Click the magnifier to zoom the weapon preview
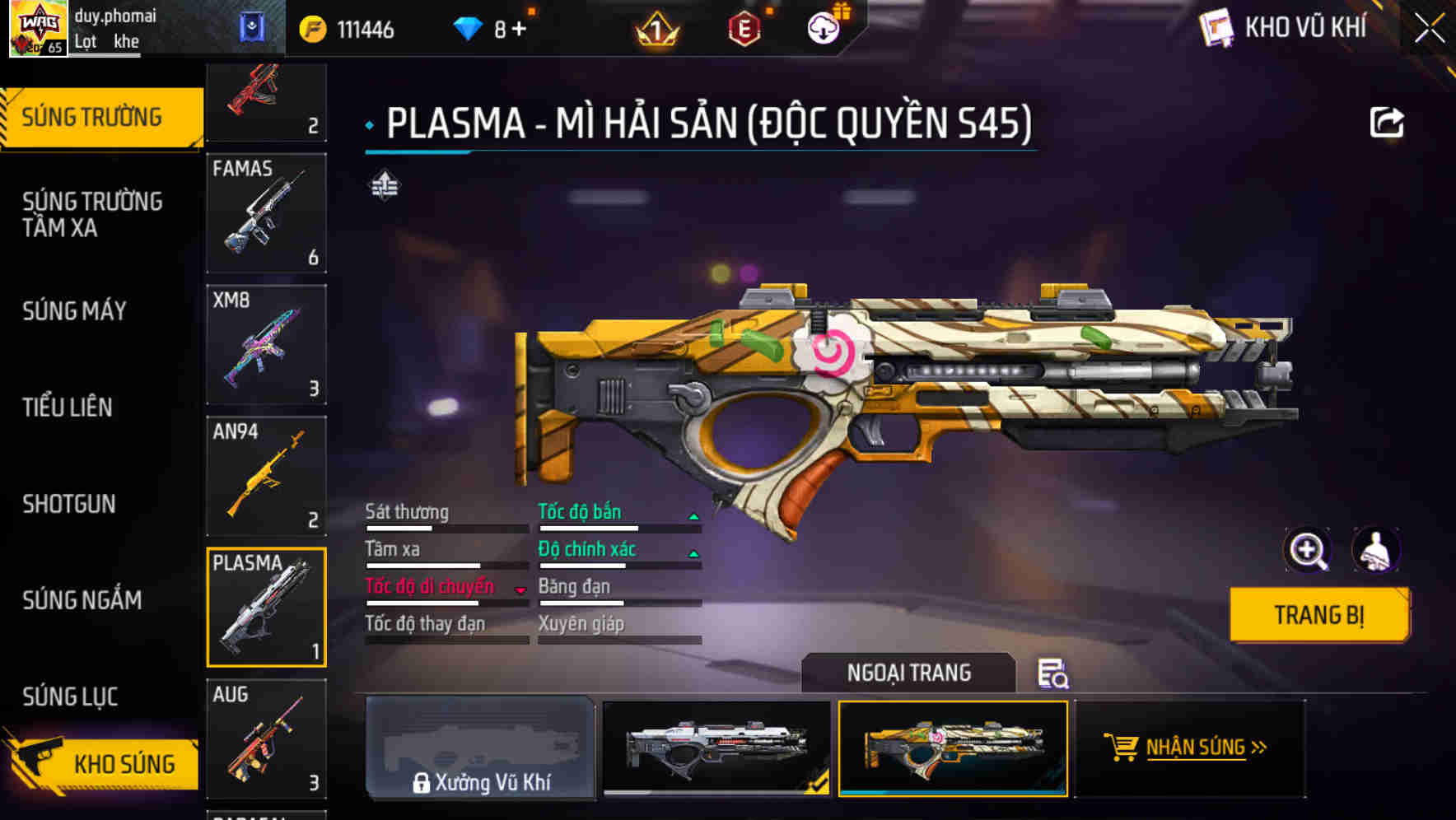Screen dimensions: 1456x820 [x=1308, y=550]
